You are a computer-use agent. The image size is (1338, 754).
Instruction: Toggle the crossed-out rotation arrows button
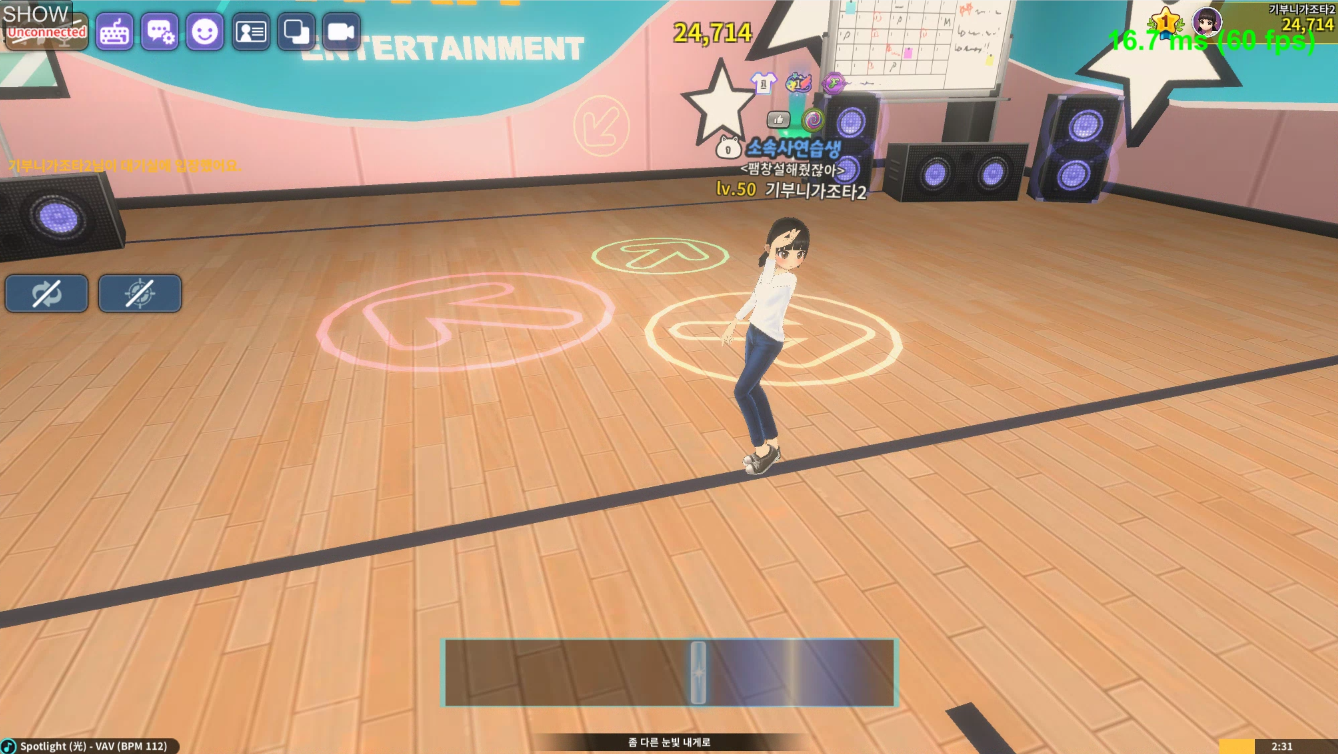point(47,294)
